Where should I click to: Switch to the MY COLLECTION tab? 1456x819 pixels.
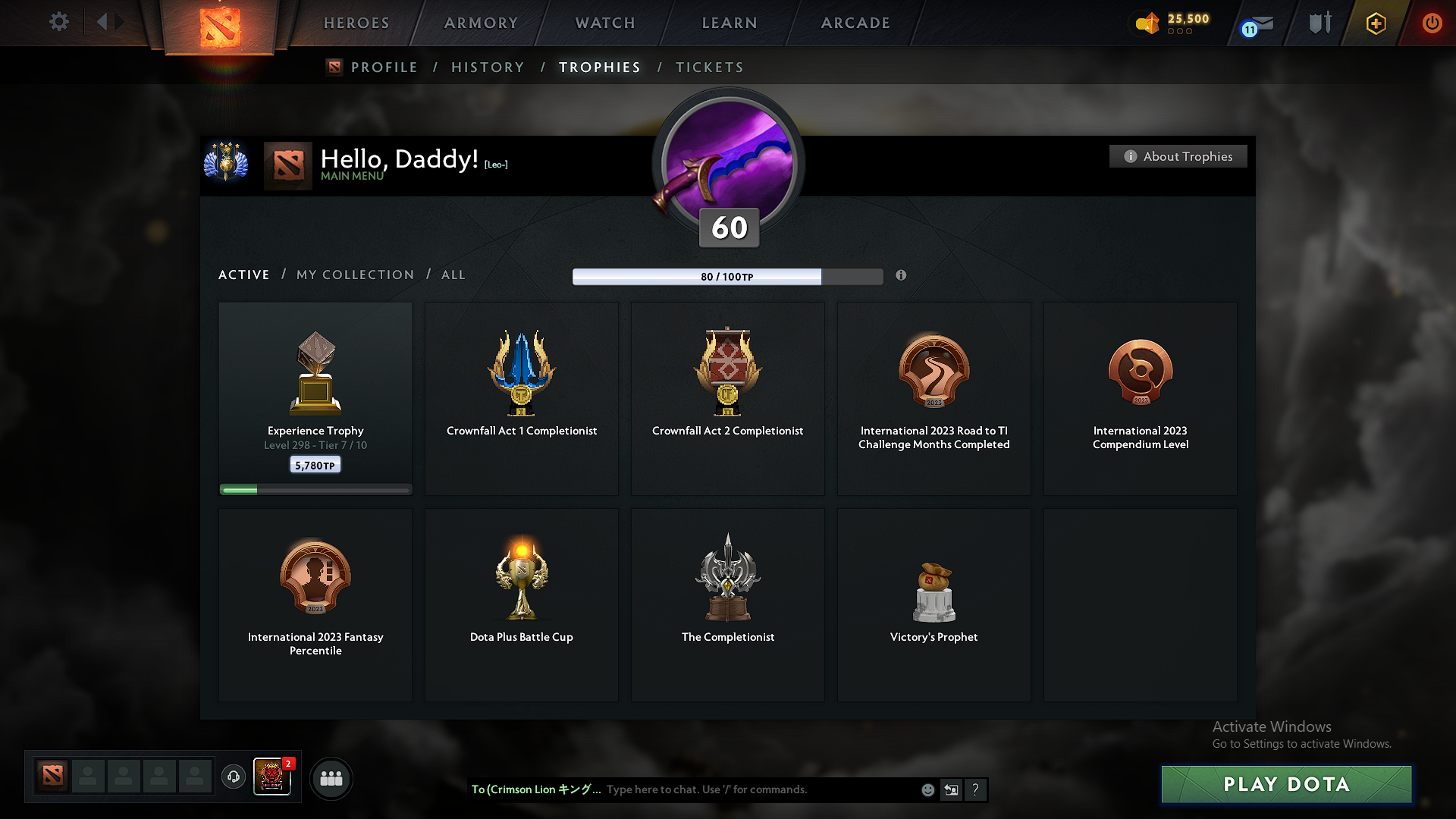354,275
